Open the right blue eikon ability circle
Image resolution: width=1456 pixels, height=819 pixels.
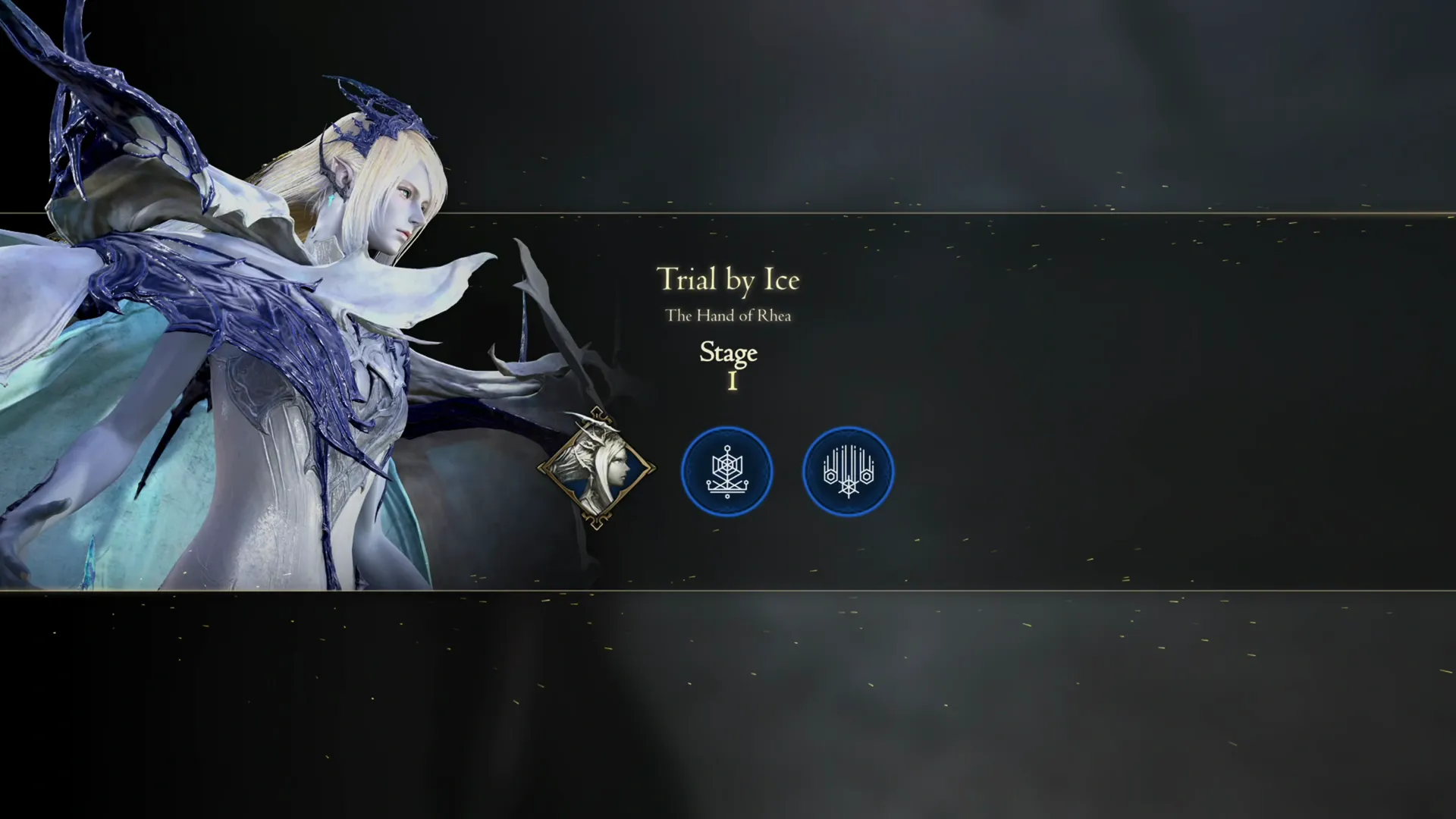click(x=848, y=471)
